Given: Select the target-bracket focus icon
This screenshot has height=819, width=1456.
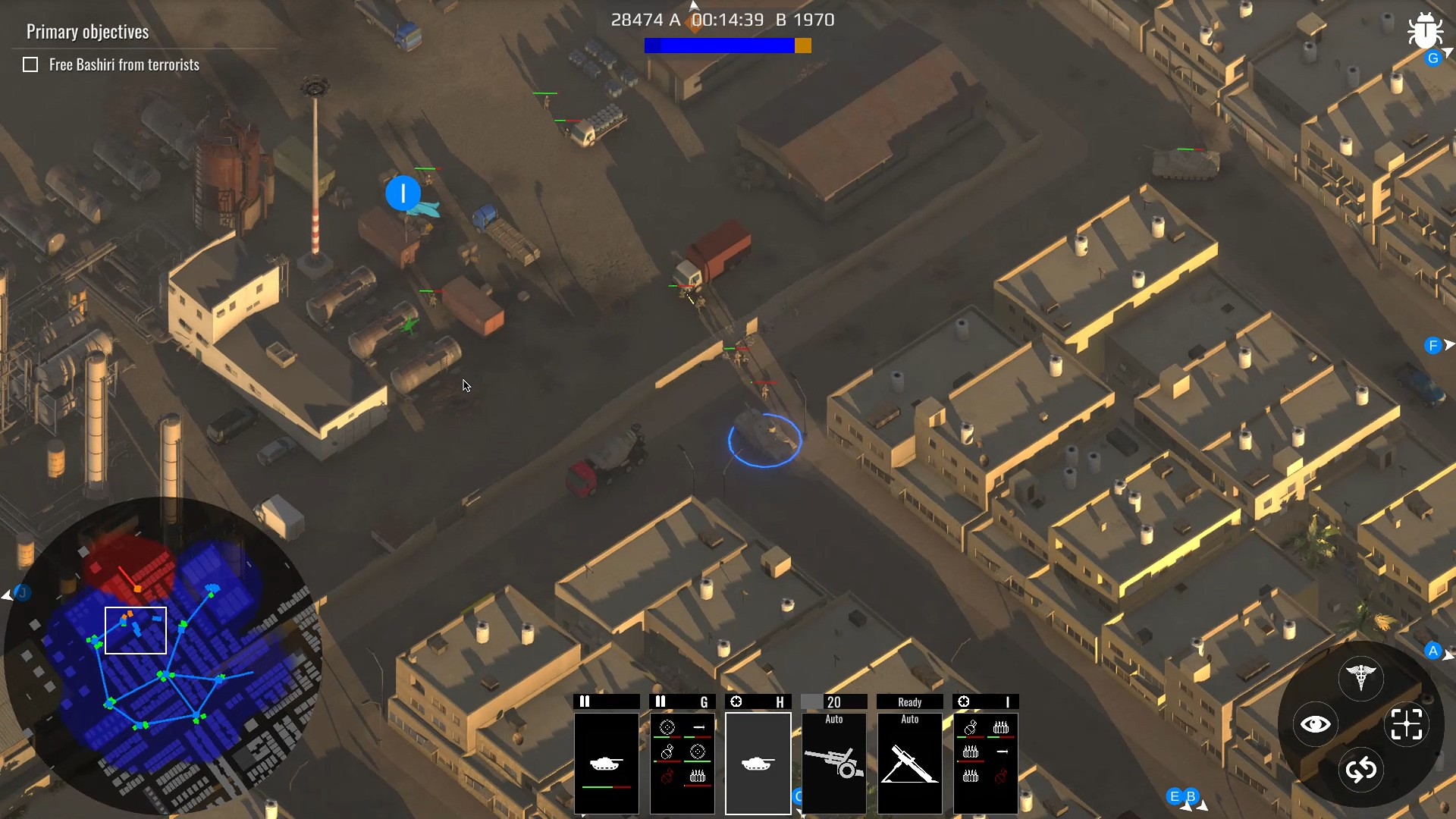Looking at the screenshot, I should 1407,724.
